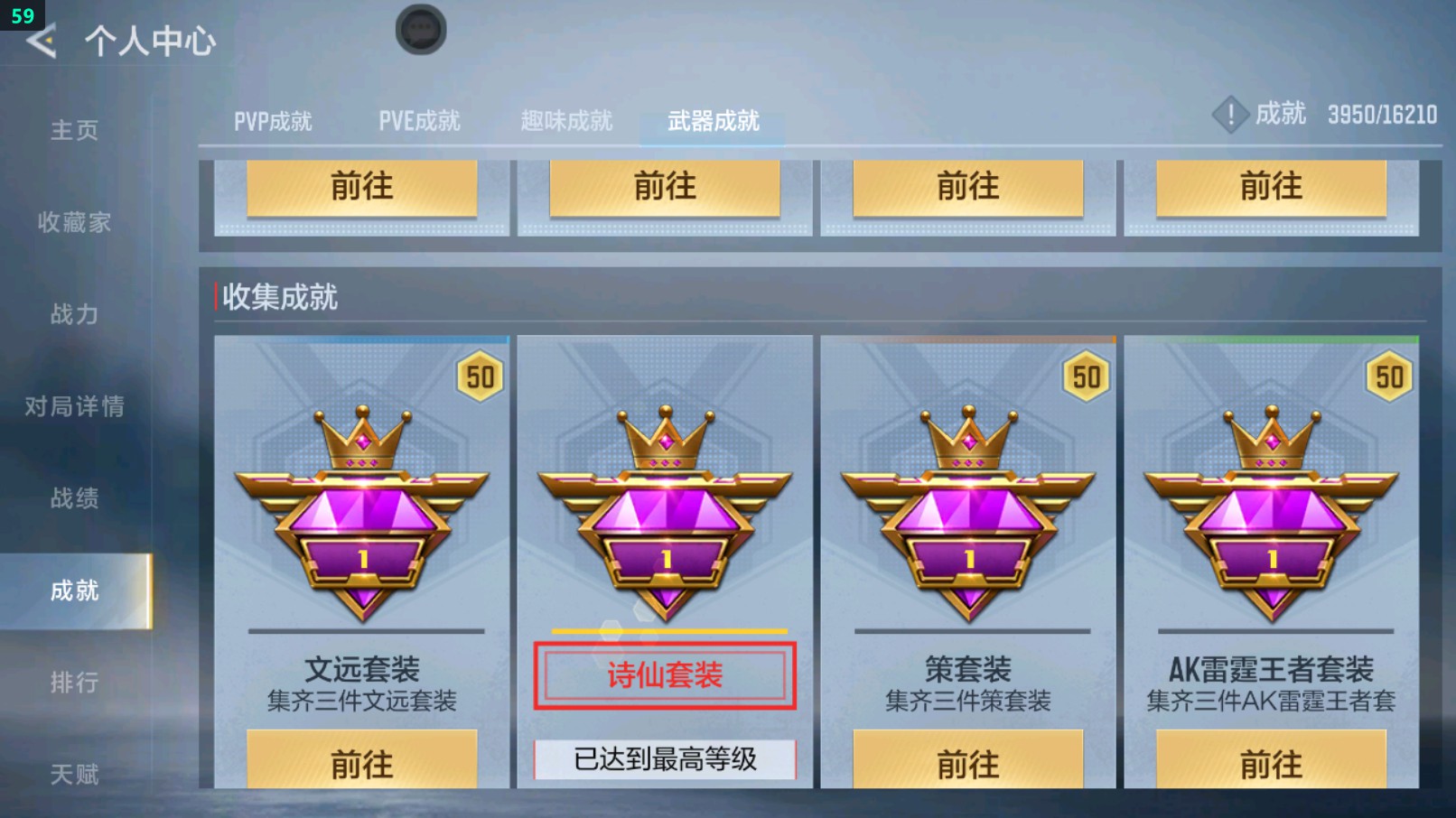Select 排行 in the left sidebar

point(73,681)
